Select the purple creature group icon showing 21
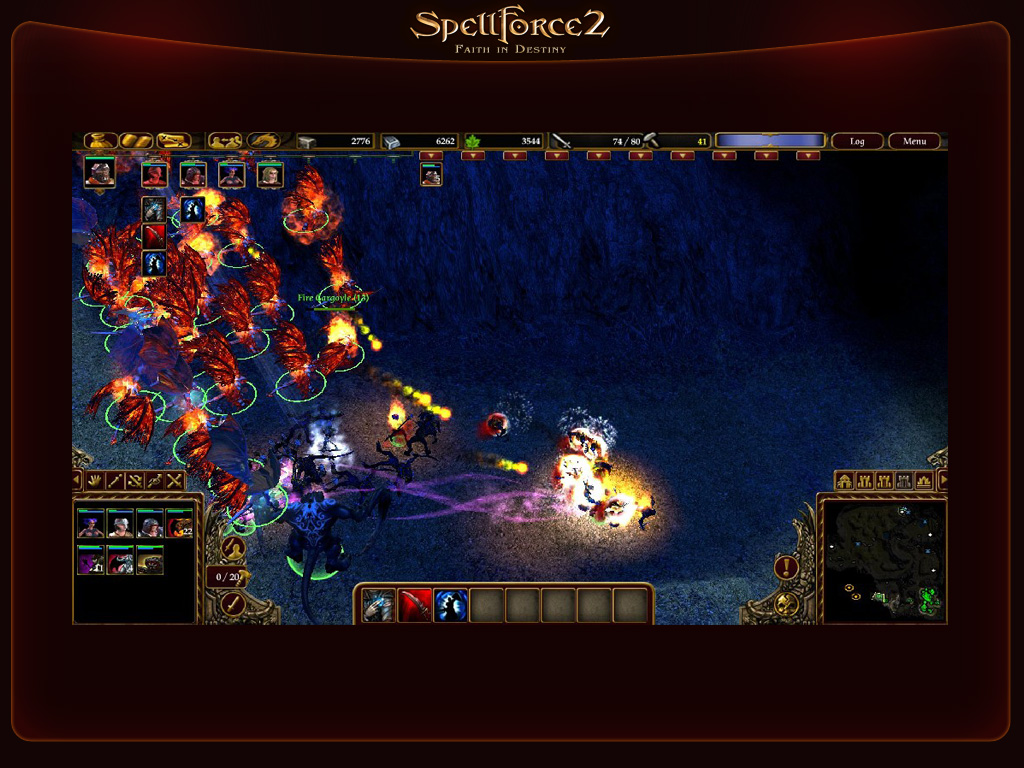The image size is (1024, 768). tap(91, 561)
